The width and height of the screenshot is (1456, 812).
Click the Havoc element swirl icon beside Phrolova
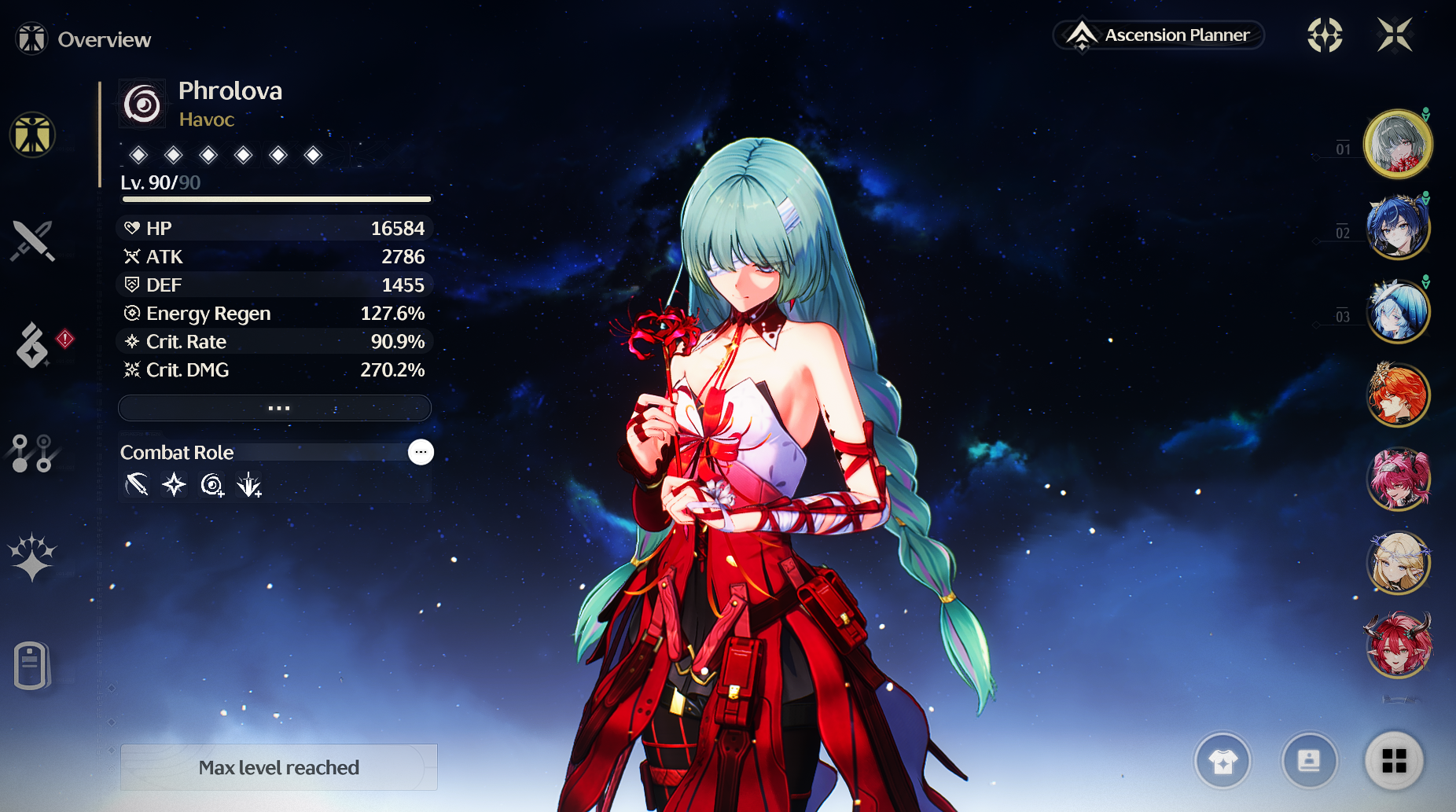click(142, 103)
